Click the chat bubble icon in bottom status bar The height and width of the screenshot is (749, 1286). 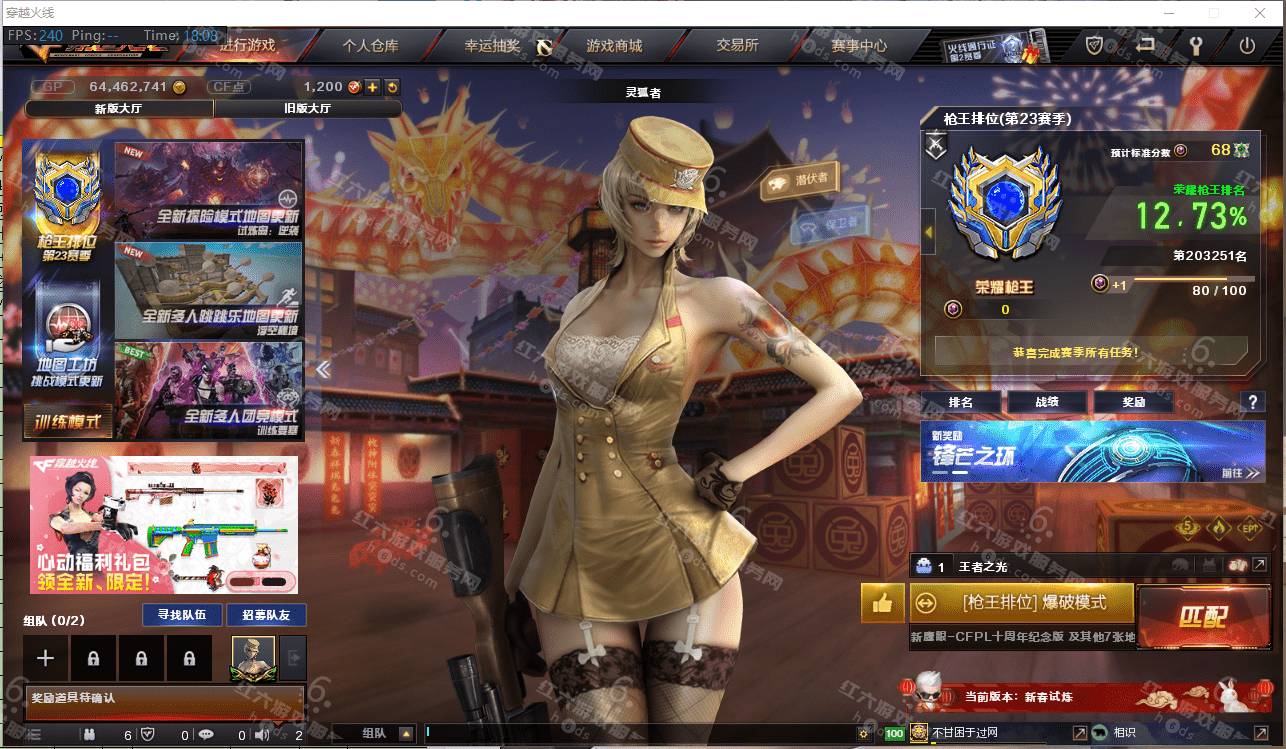(205, 733)
